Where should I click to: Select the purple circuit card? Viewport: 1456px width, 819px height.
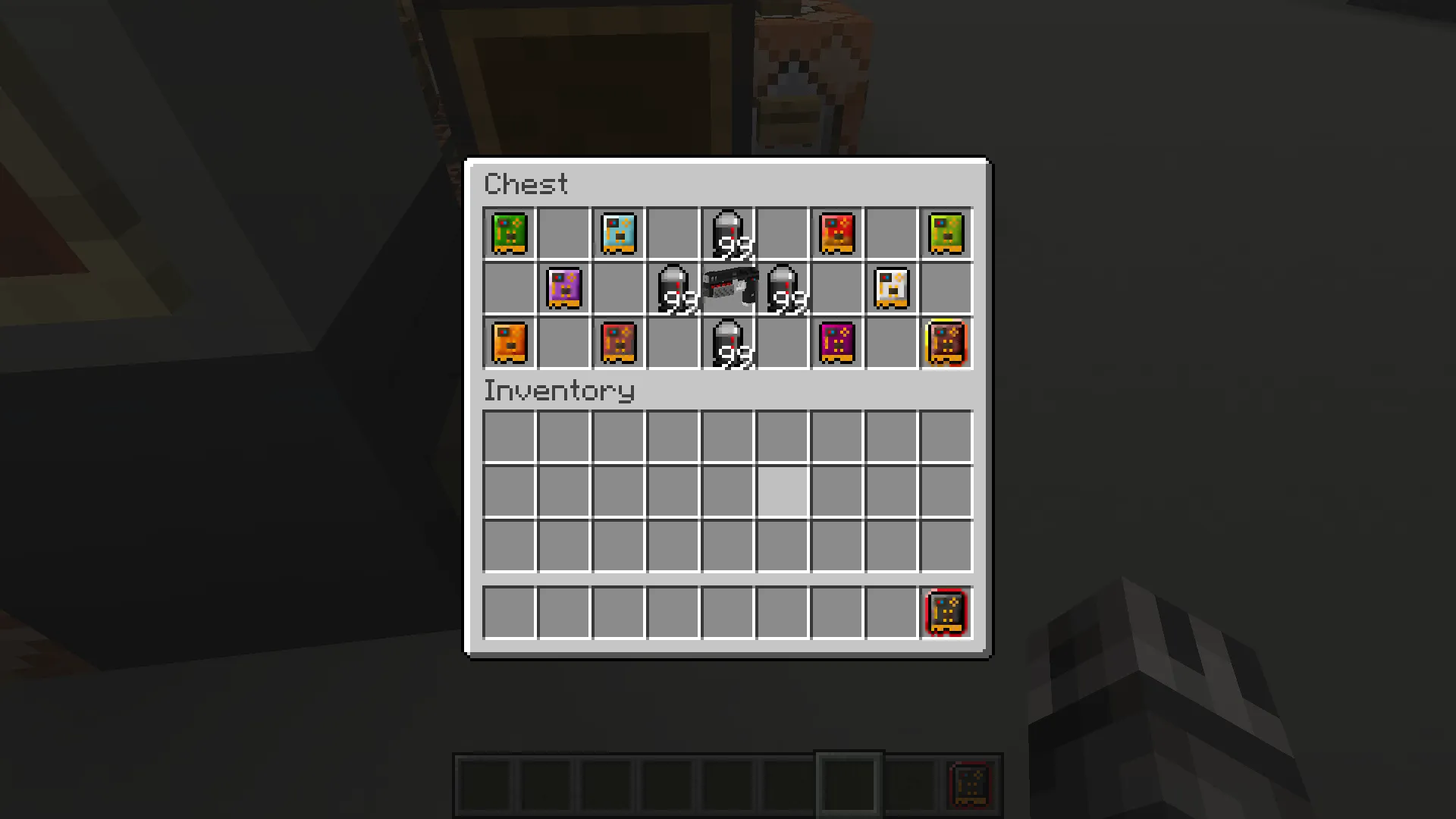[x=563, y=288]
